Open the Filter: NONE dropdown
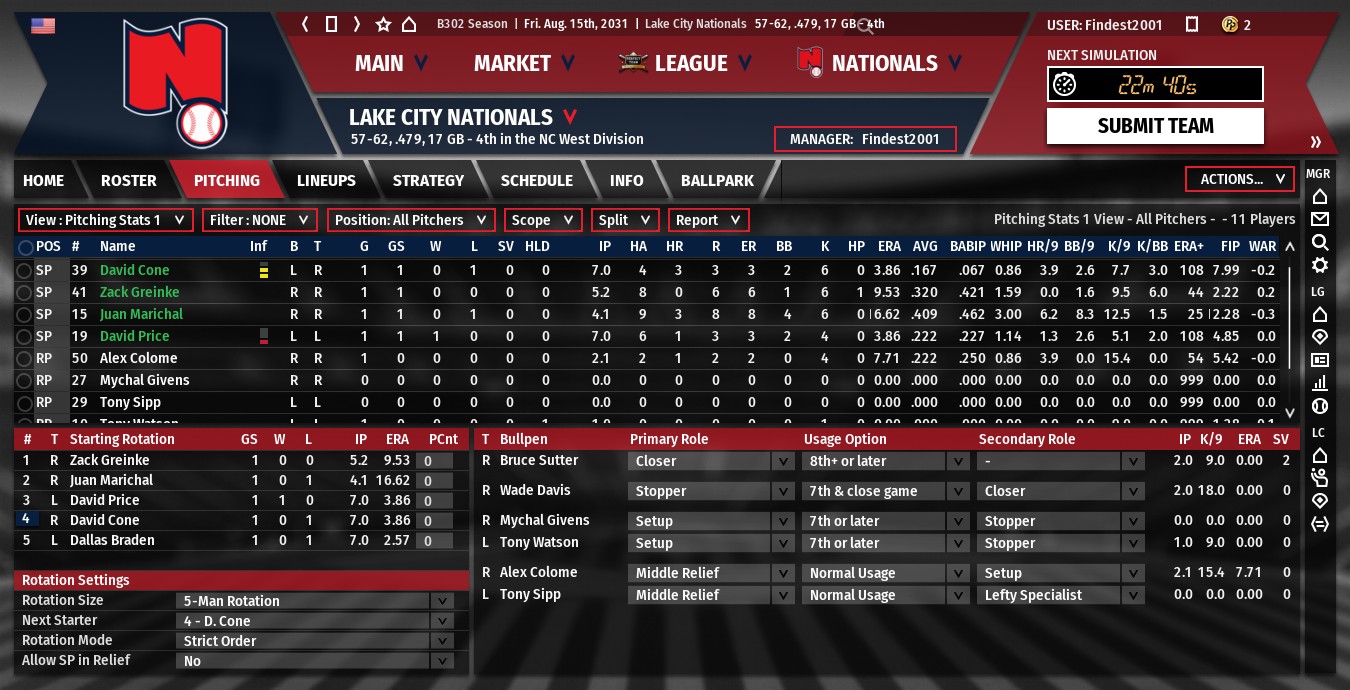1350x690 pixels. (260, 220)
